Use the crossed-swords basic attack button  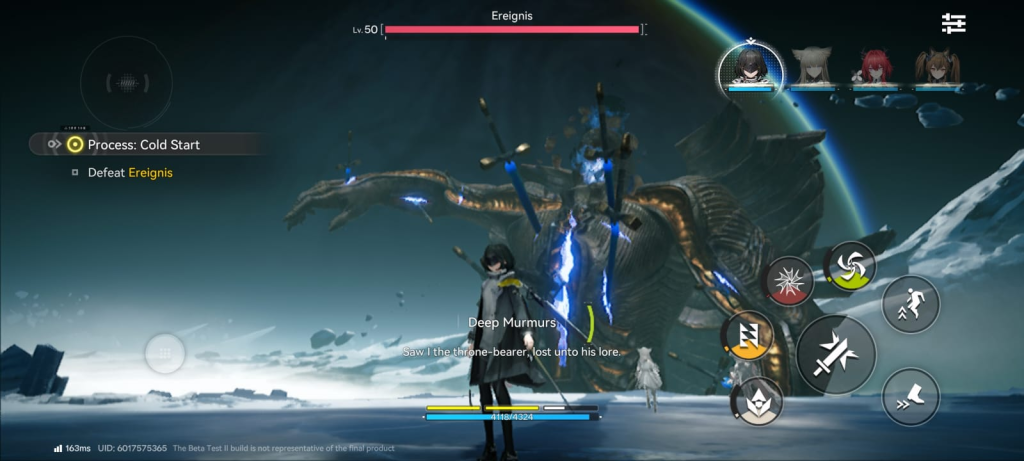[x=836, y=354]
